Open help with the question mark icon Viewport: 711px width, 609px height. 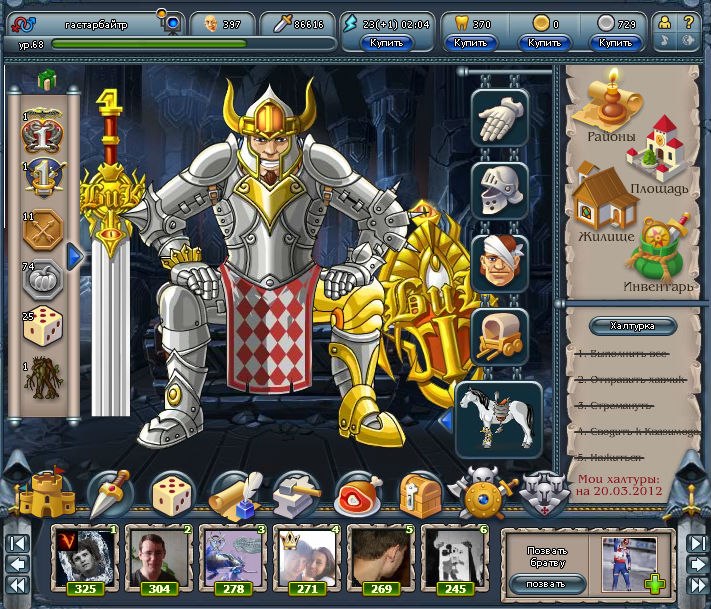point(689,20)
